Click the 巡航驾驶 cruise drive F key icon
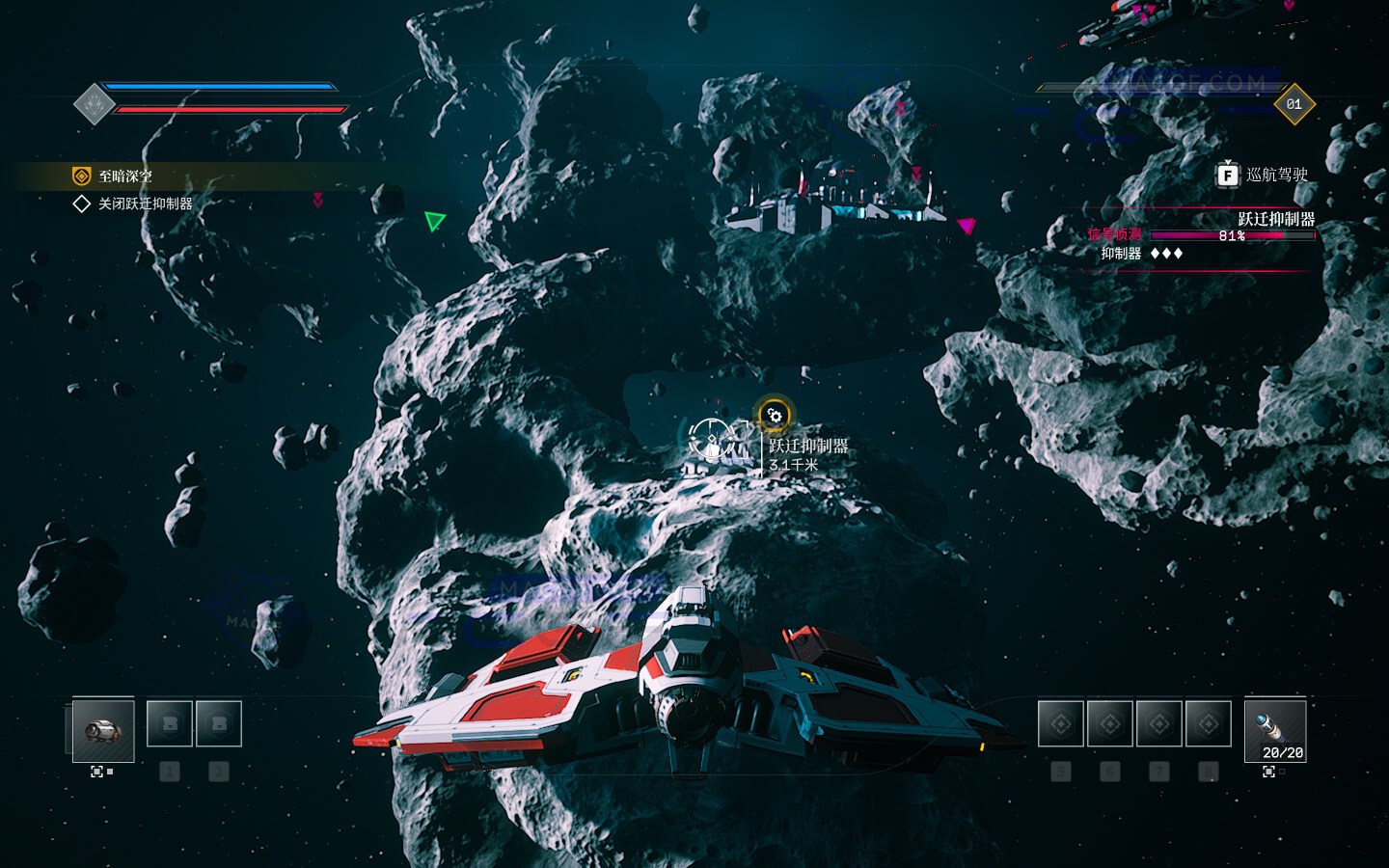The image size is (1389, 868). [1227, 176]
